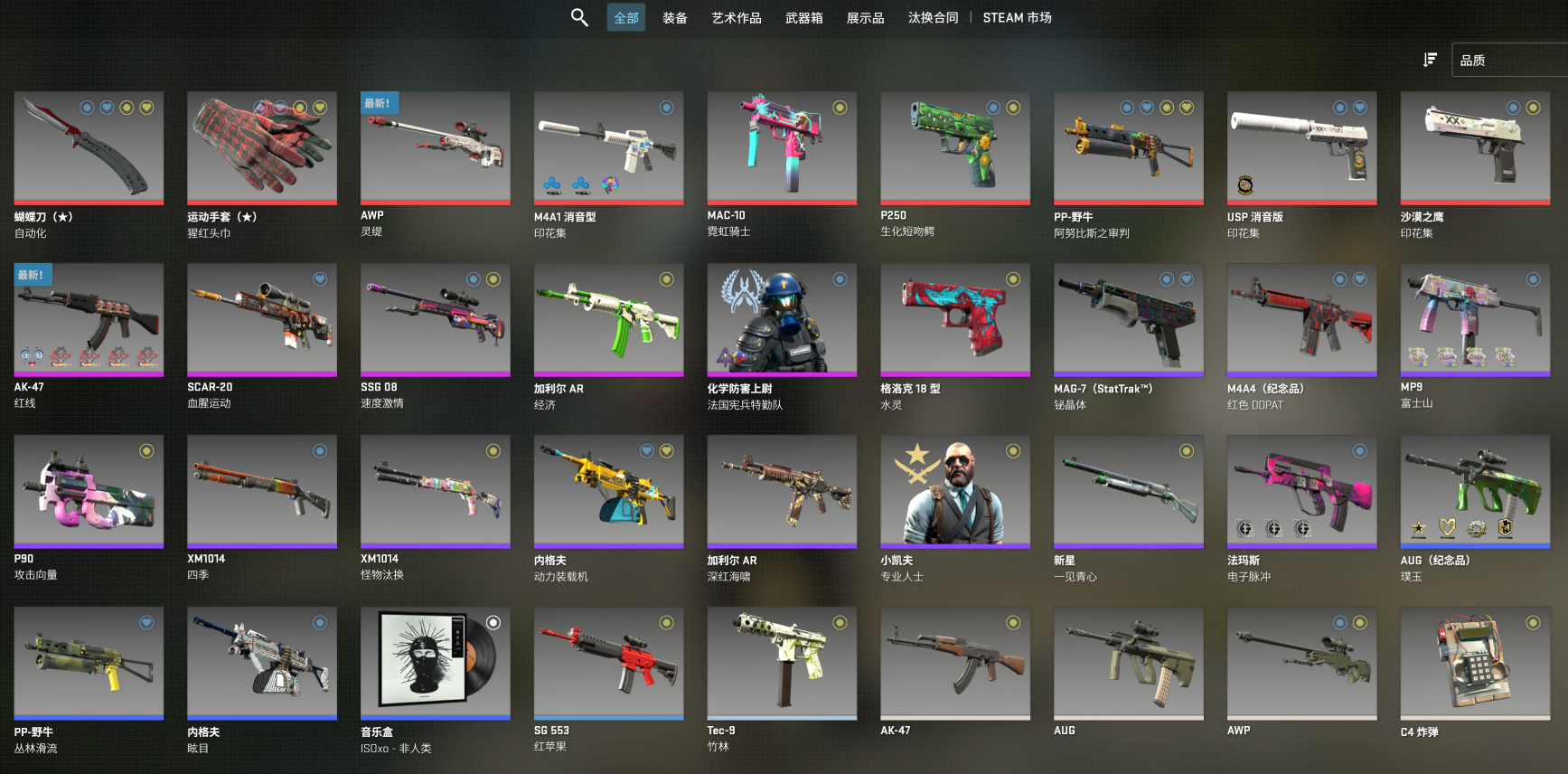Select the P90 攻击向量 item
The height and width of the screenshot is (774, 1568).
click(89, 491)
